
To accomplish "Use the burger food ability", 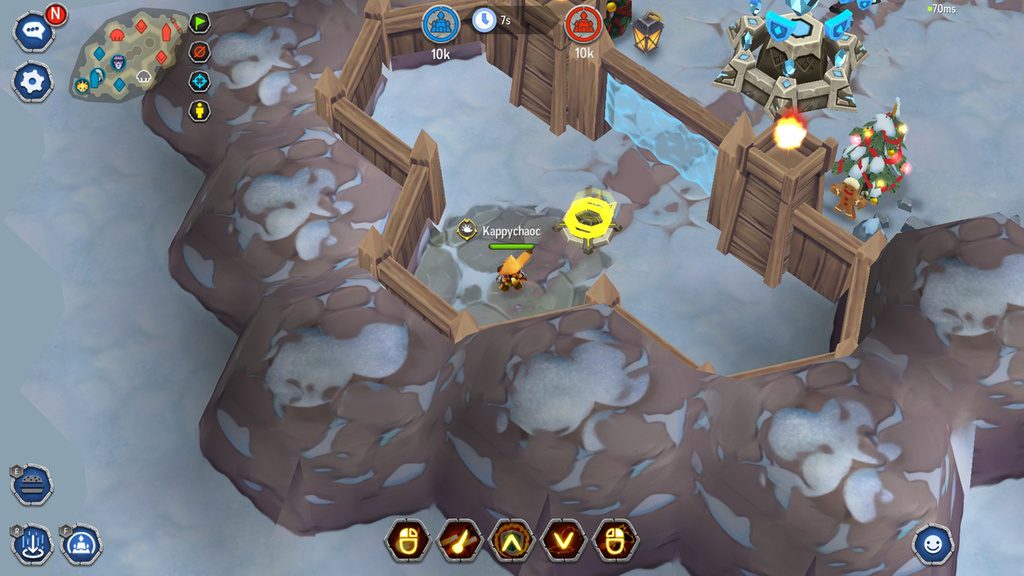I will (x=32, y=484).
